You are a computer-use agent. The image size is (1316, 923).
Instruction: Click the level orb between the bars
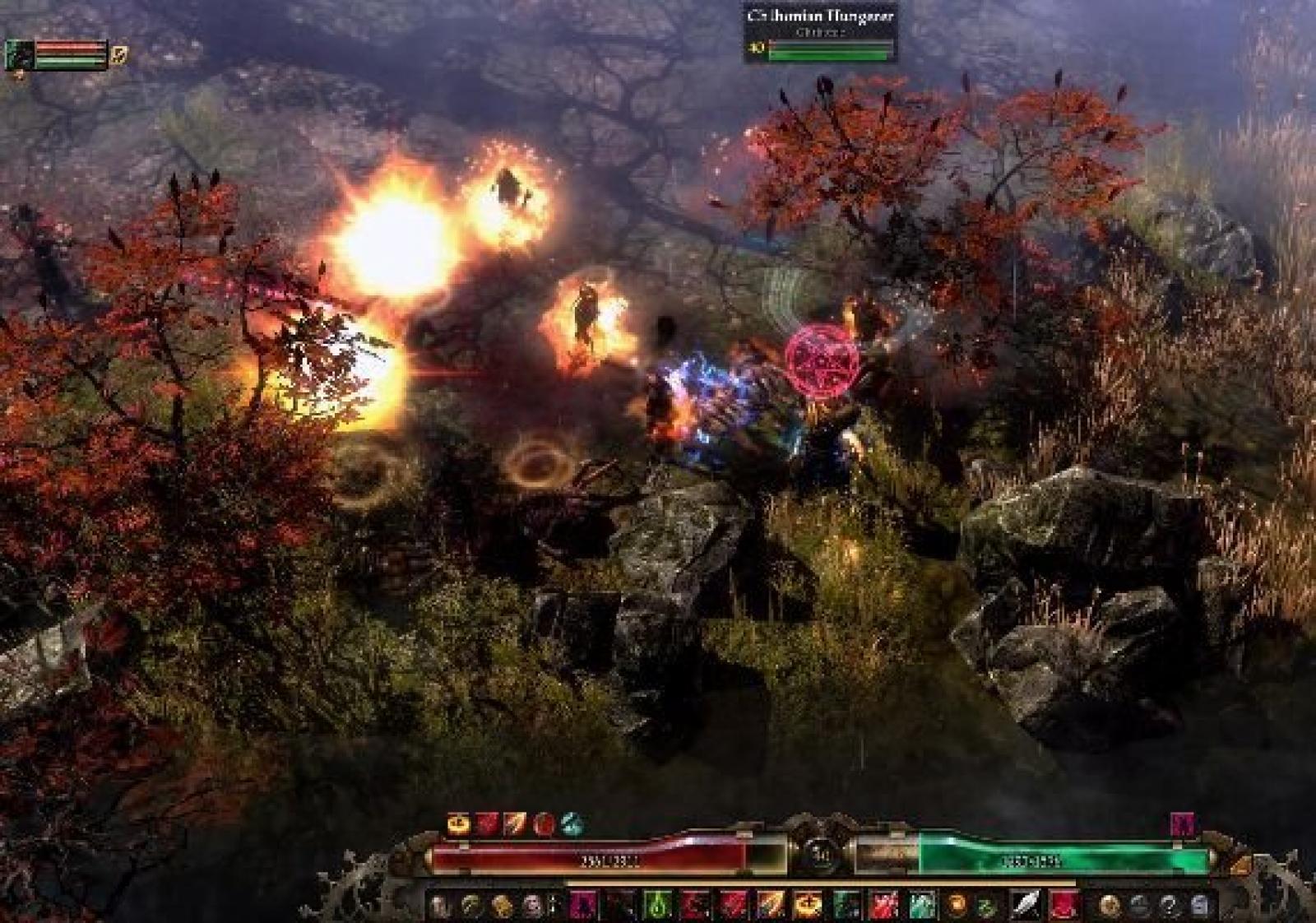pyautogui.click(x=820, y=855)
